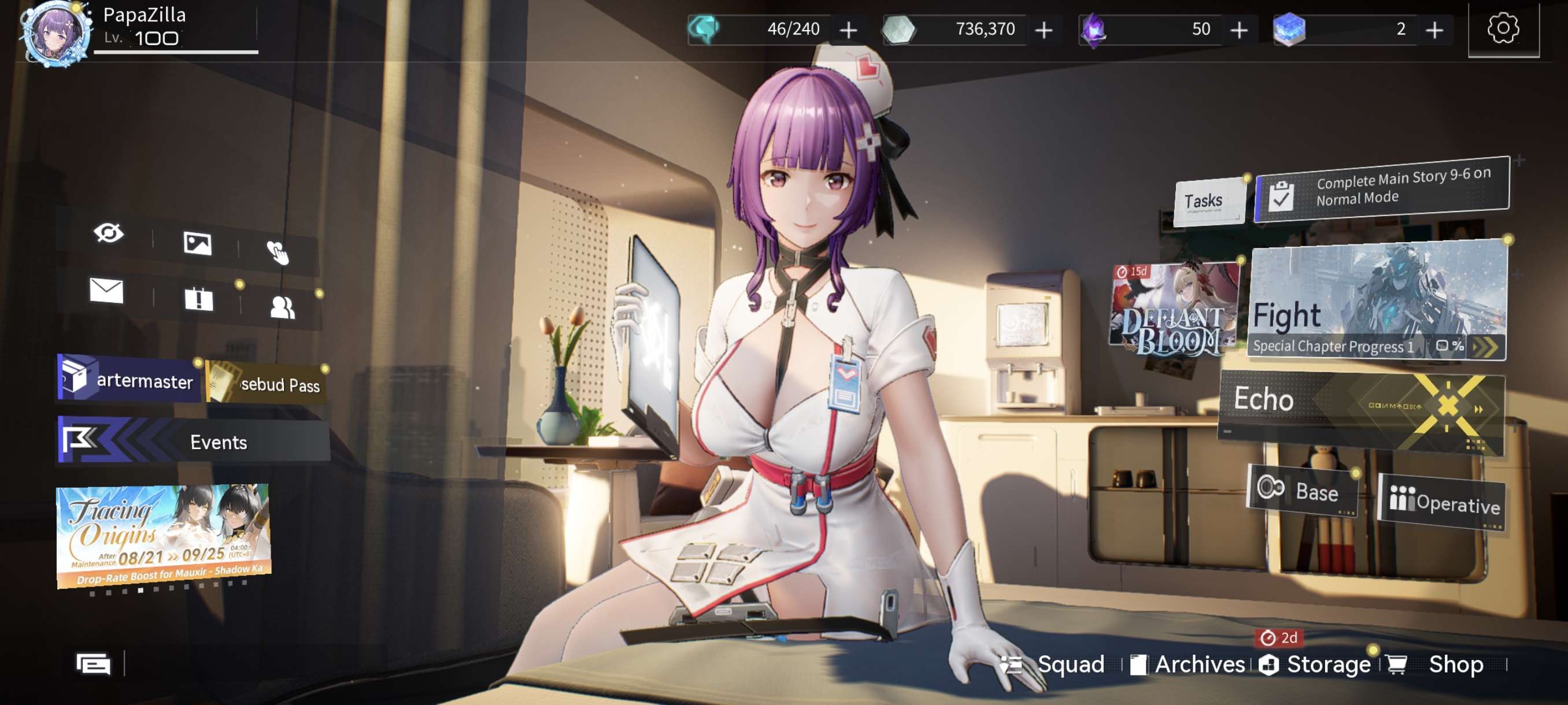
Task: Open Storage
Action: 1316,663
